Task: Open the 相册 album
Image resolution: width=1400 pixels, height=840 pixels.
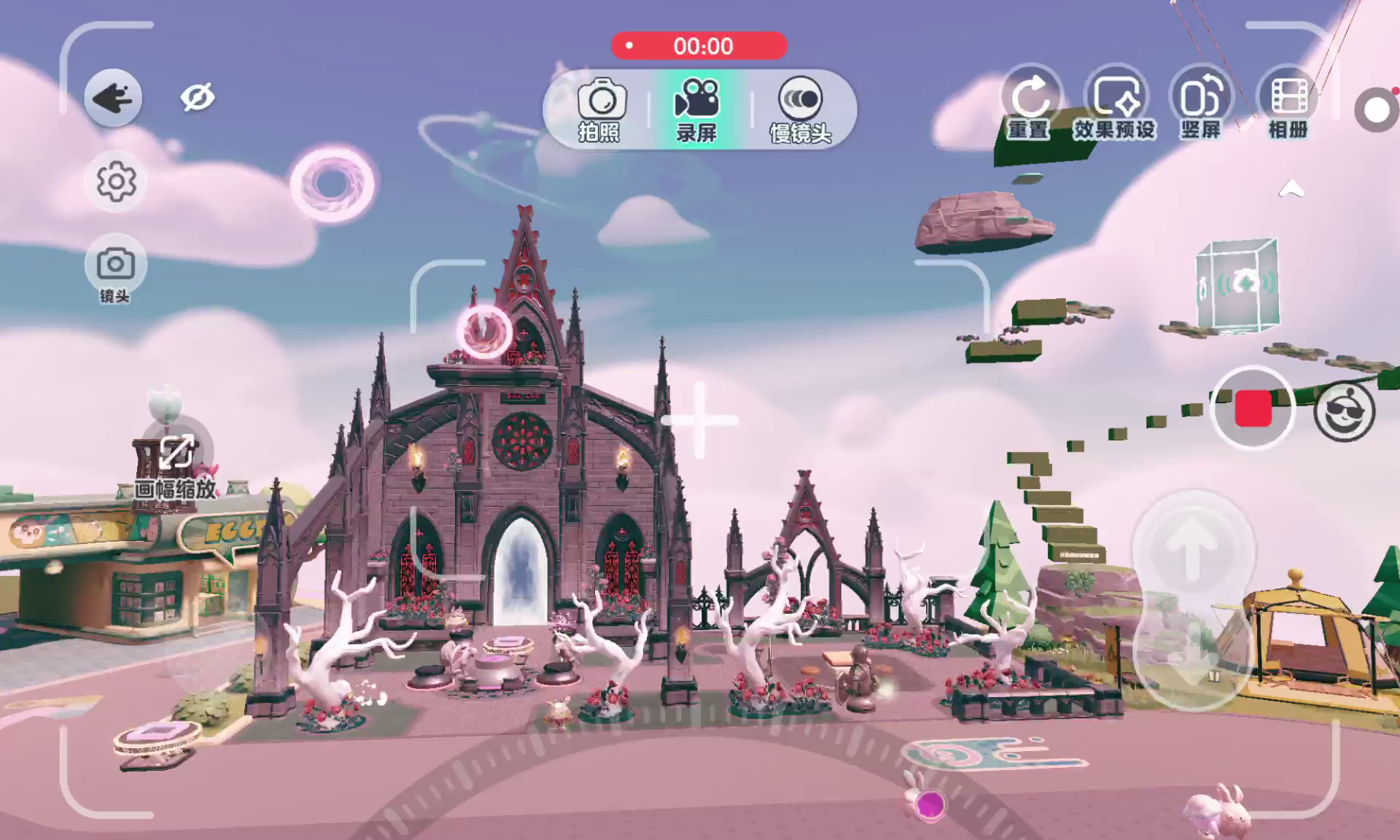Action: (x=1288, y=106)
